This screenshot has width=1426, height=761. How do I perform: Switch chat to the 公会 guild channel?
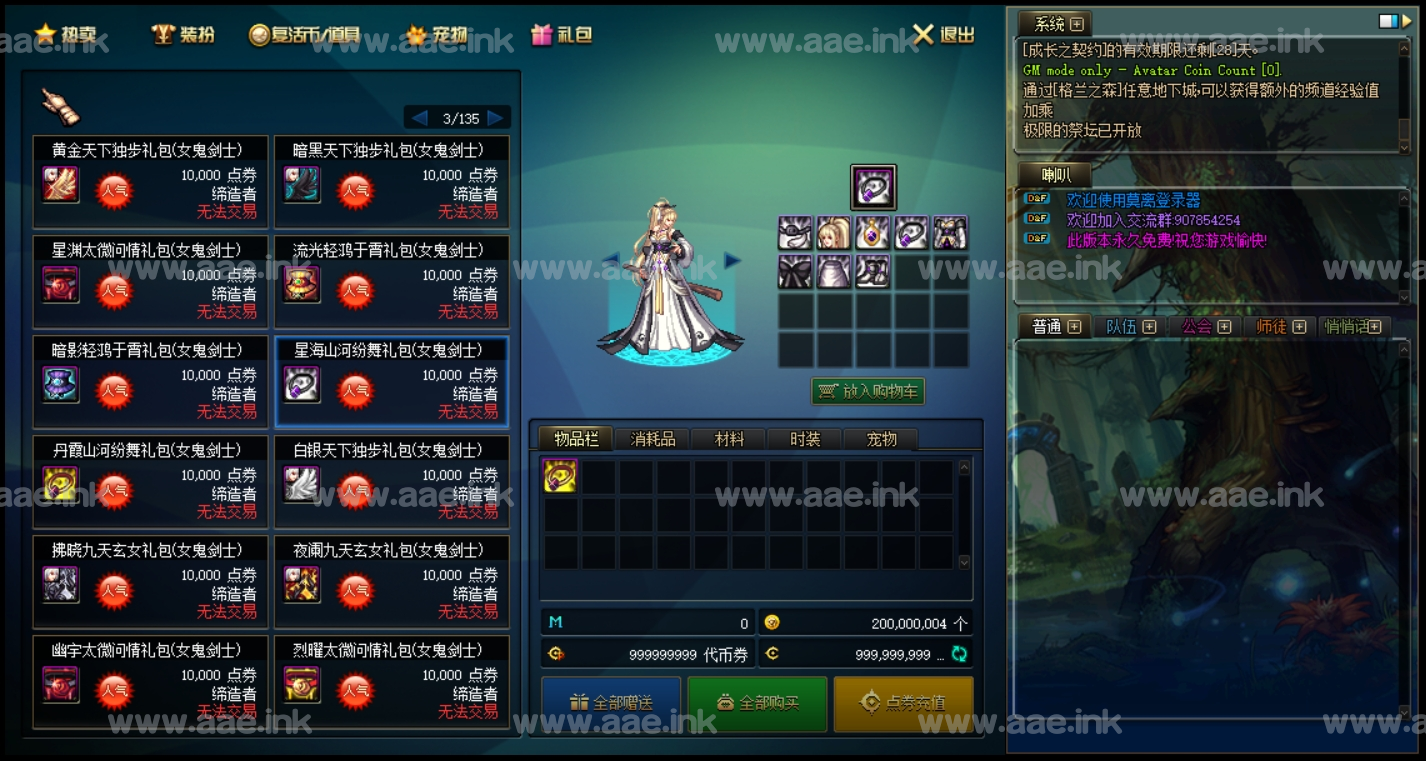(1198, 326)
